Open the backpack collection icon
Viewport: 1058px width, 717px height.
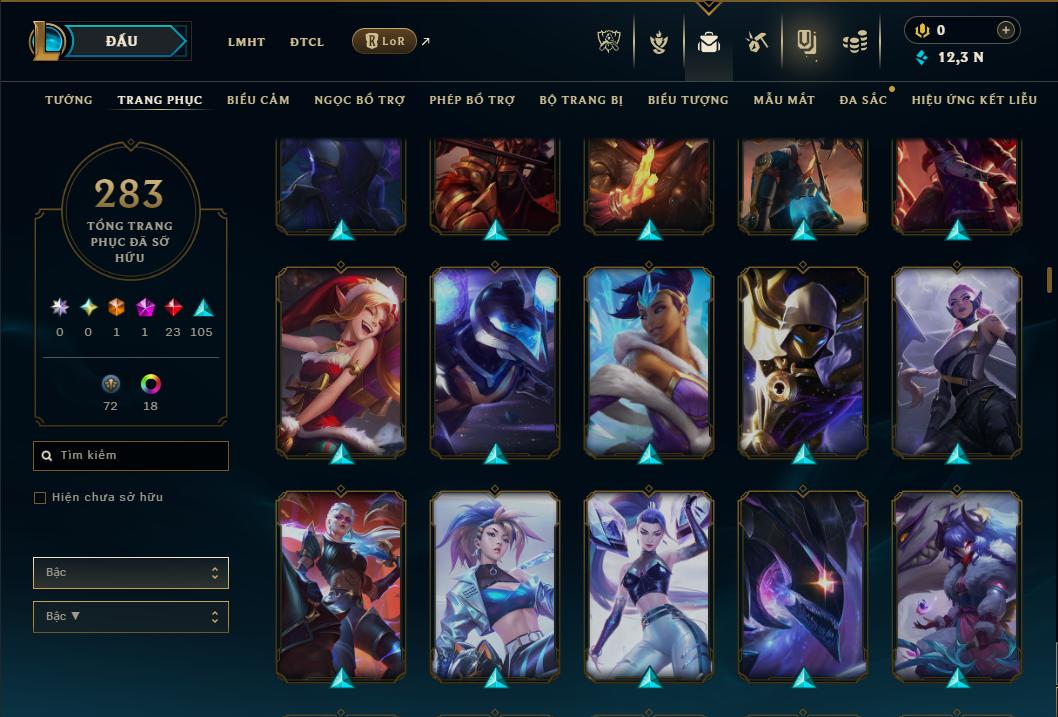(709, 42)
